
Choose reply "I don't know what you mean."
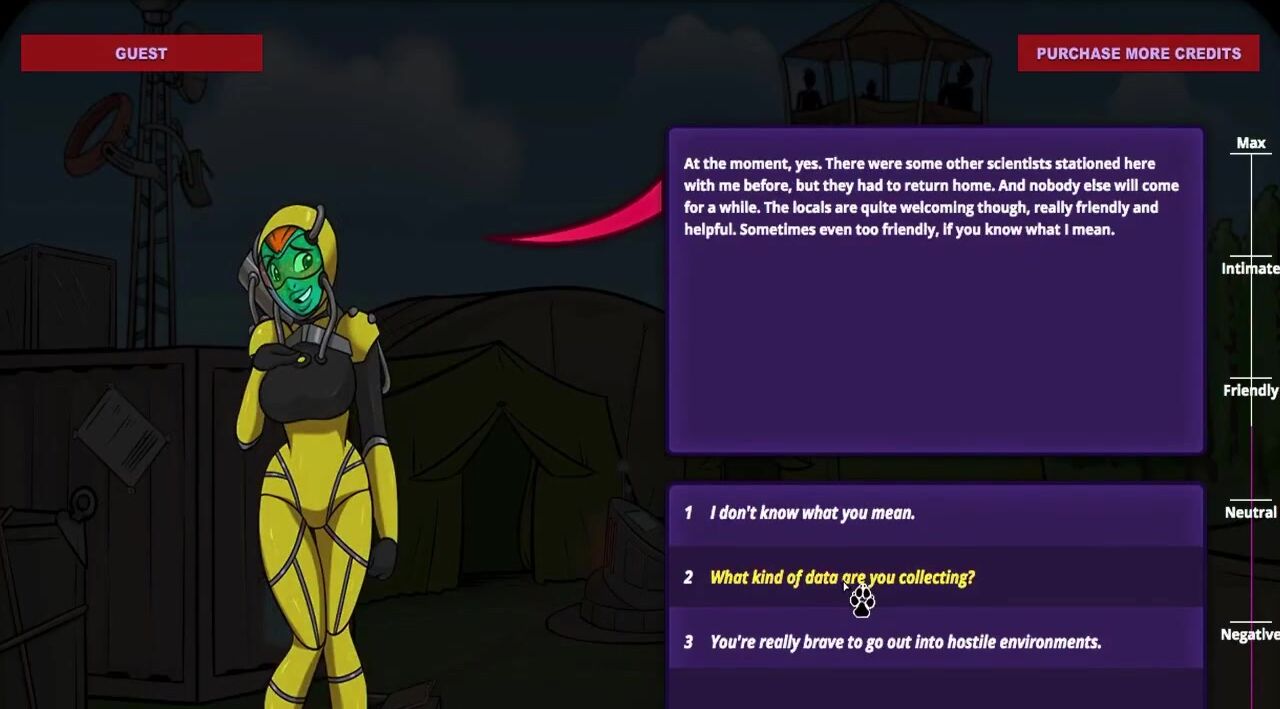point(812,513)
